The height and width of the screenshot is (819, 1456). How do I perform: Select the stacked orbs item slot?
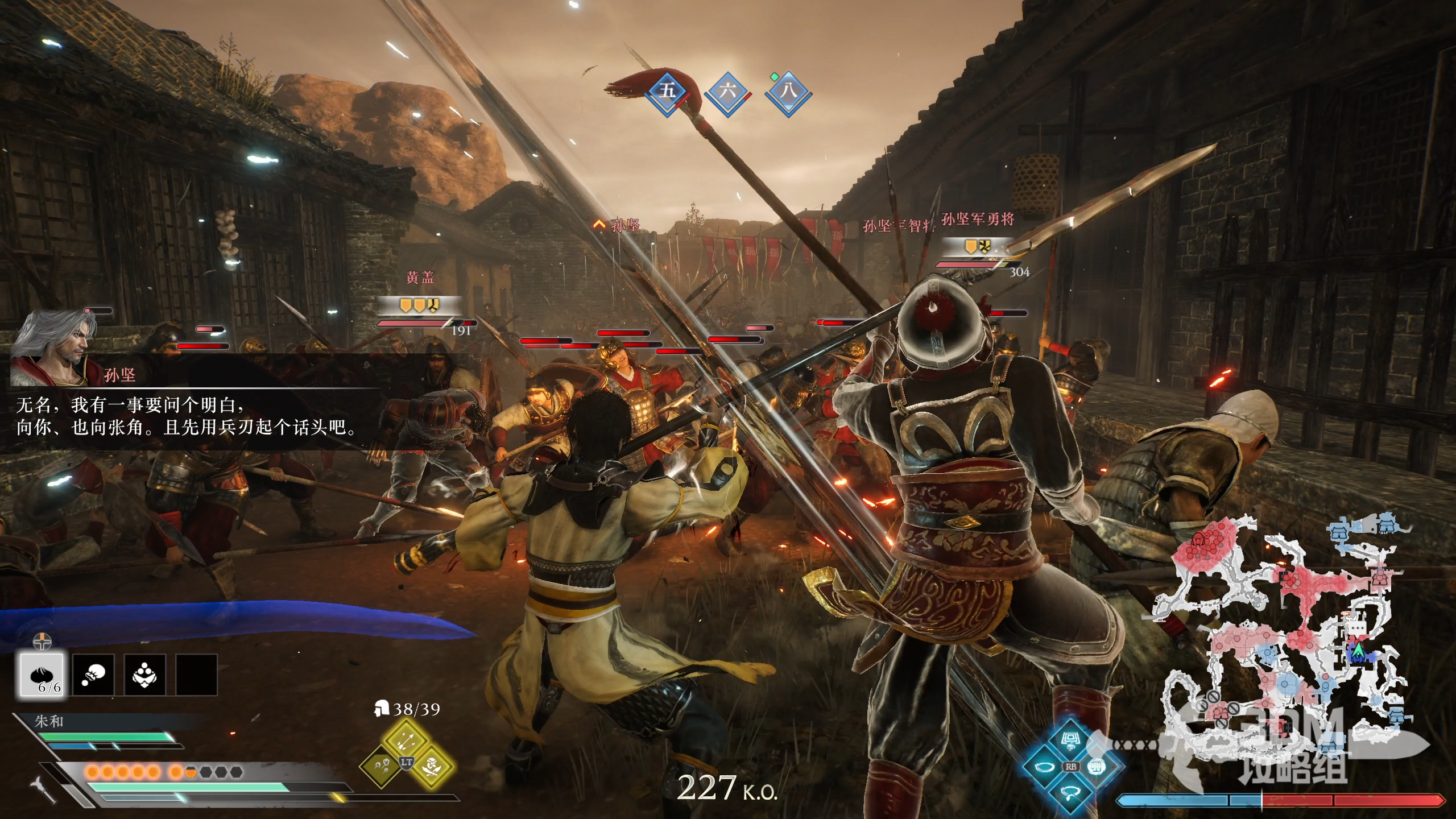[144, 675]
